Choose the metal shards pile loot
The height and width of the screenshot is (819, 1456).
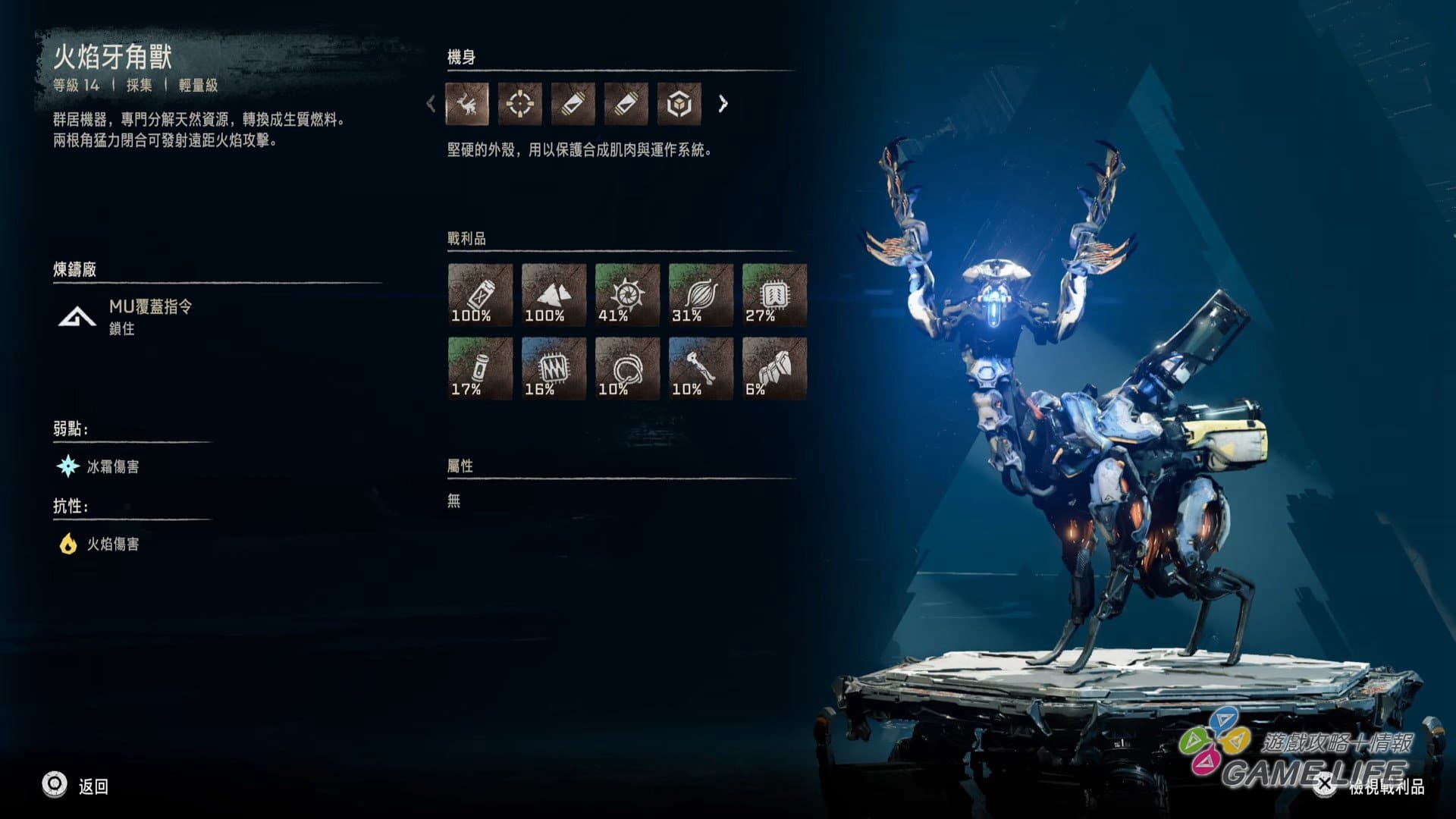coord(554,294)
